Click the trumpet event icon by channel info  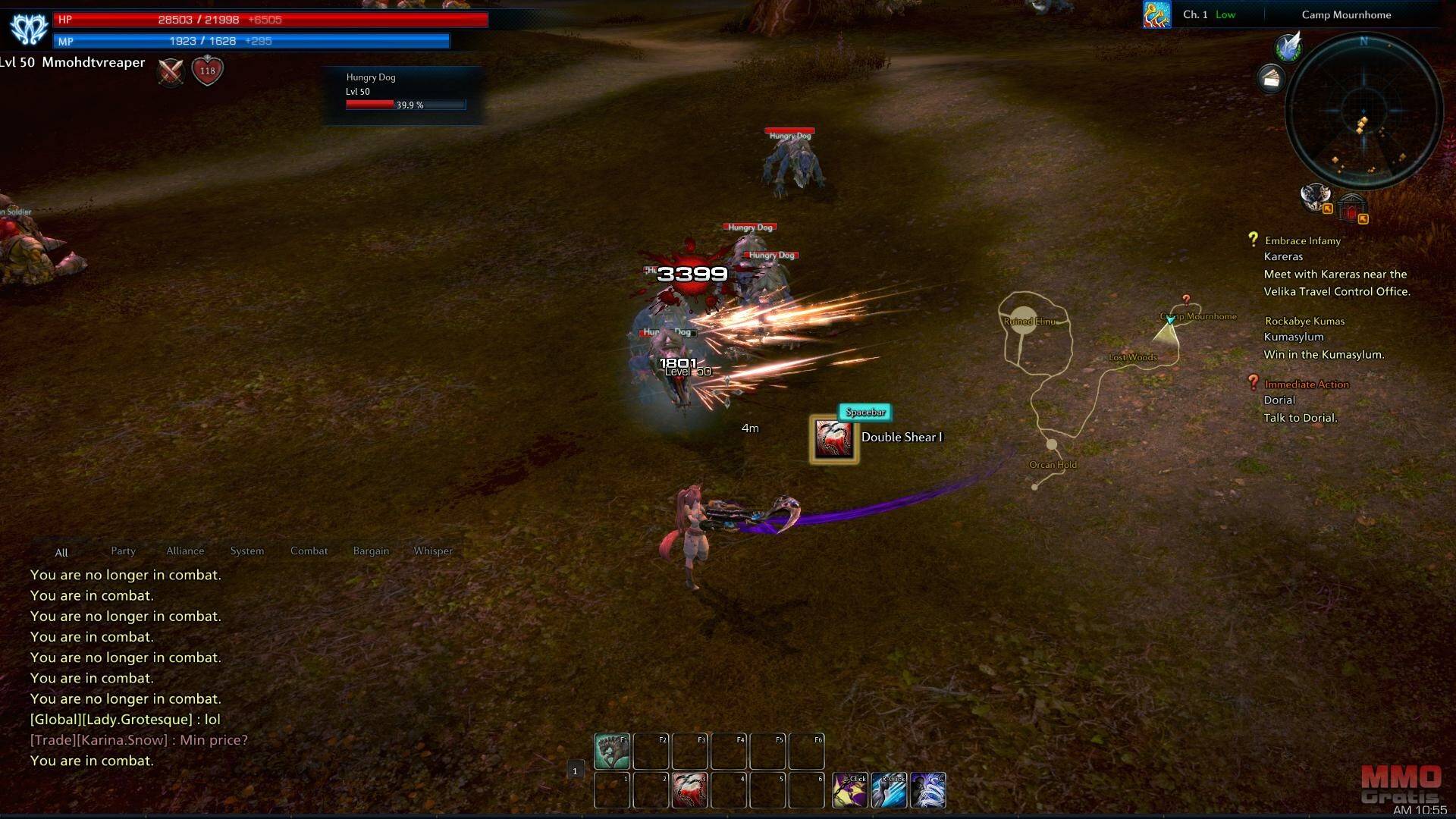click(x=1156, y=14)
